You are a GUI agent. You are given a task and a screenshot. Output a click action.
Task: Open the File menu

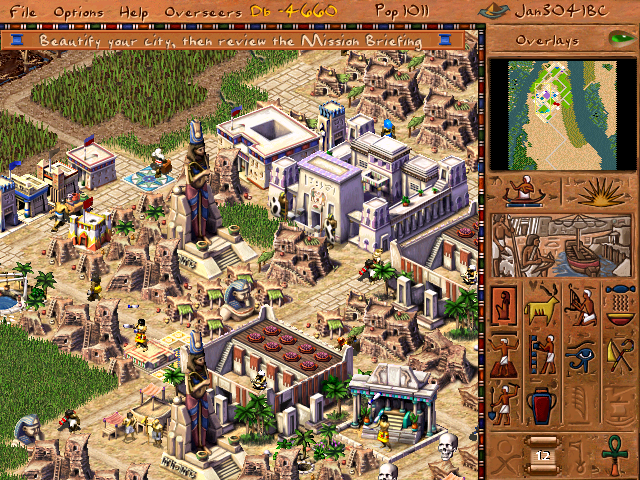click(24, 11)
